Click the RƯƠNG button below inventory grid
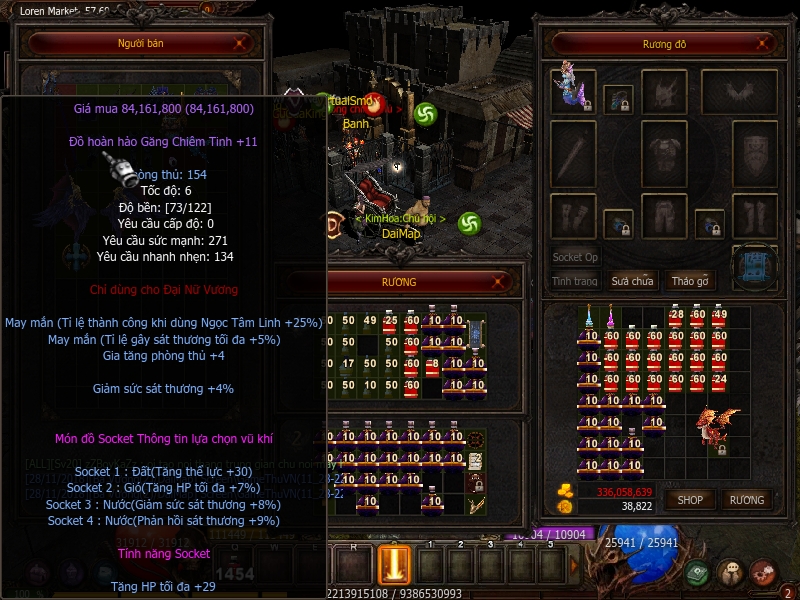The width and height of the screenshot is (800, 600). [746, 499]
